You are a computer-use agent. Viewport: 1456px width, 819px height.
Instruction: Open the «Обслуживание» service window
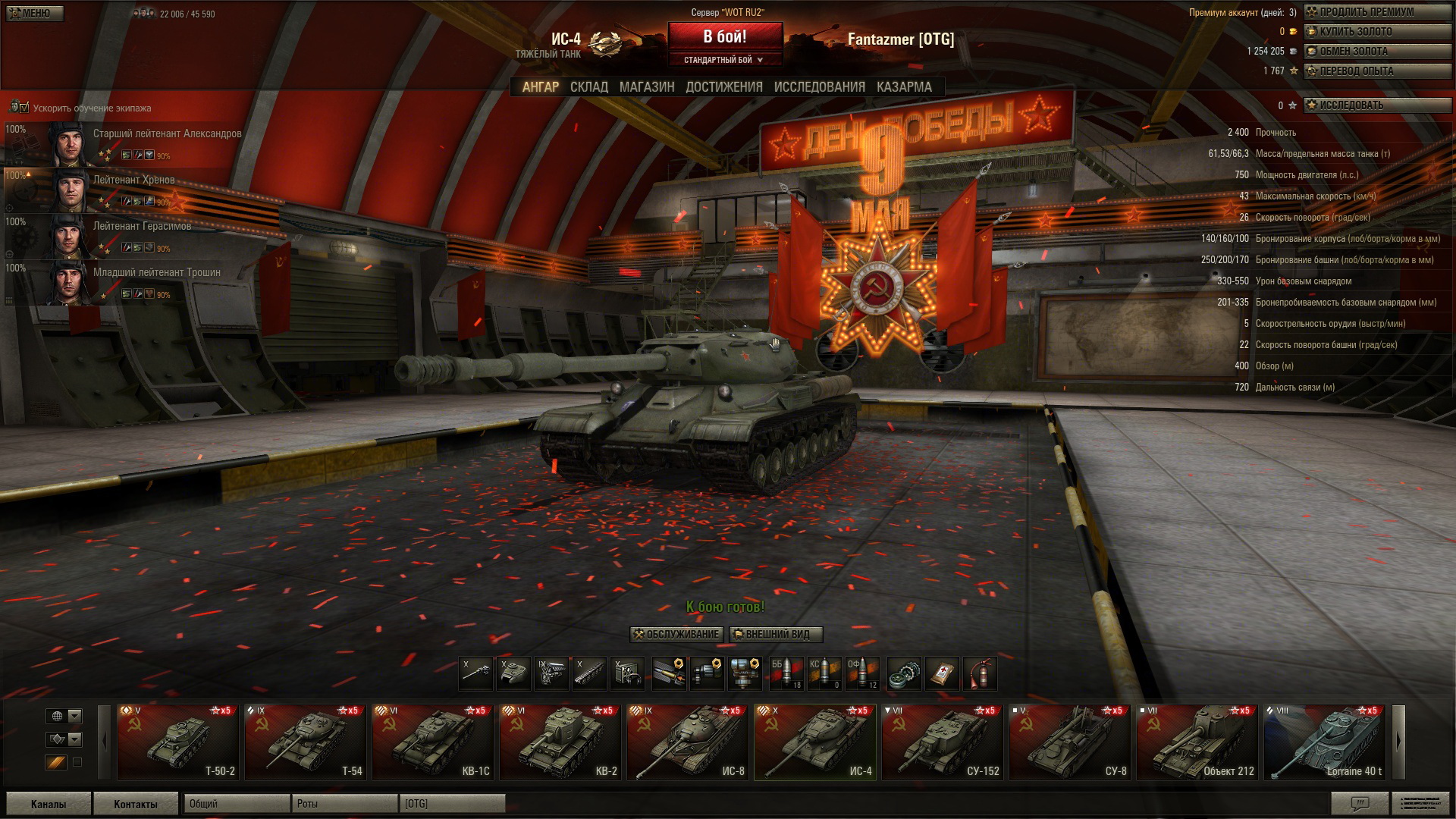(676, 635)
